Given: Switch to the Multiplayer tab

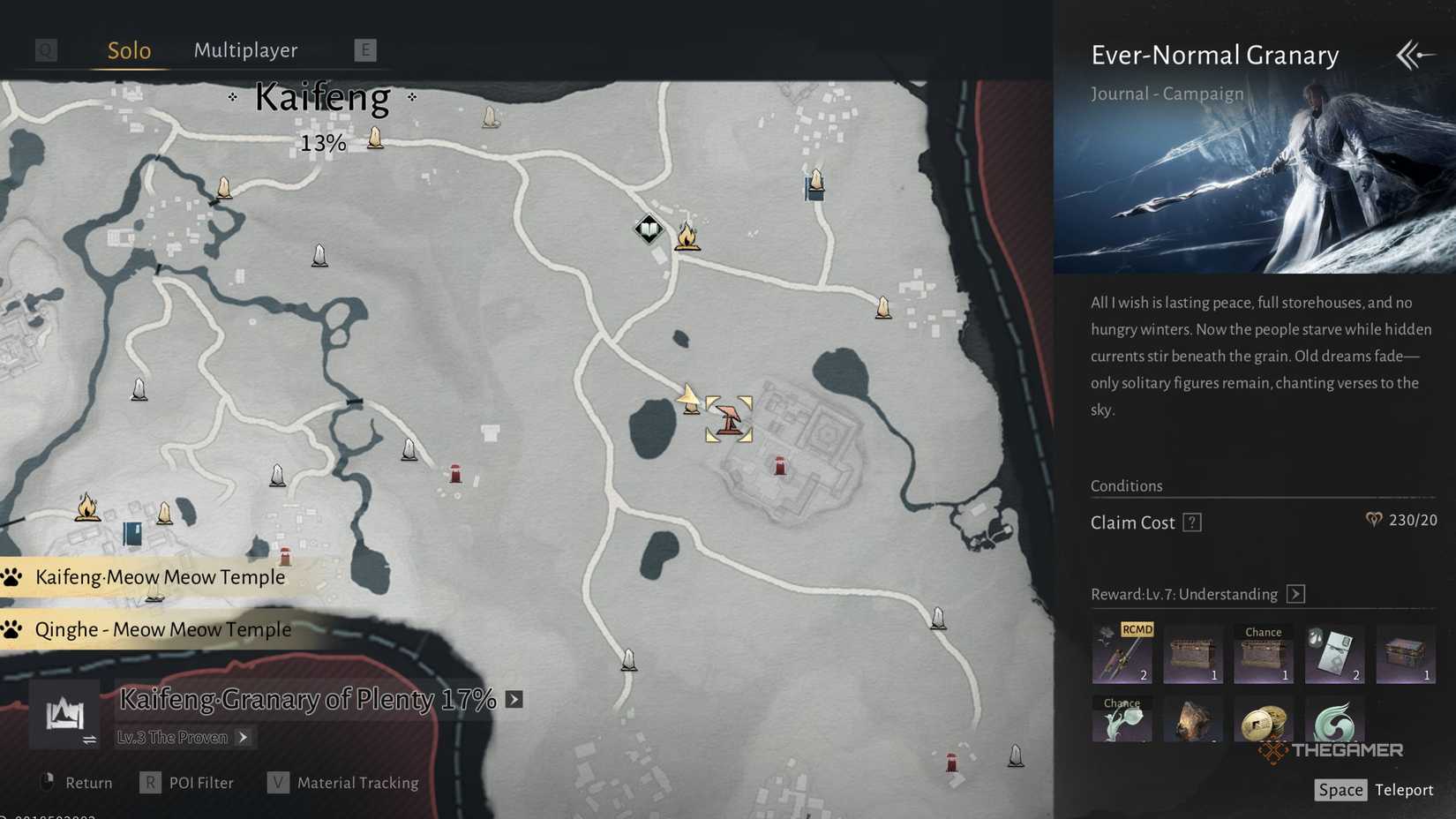Looking at the screenshot, I should [245, 50].
